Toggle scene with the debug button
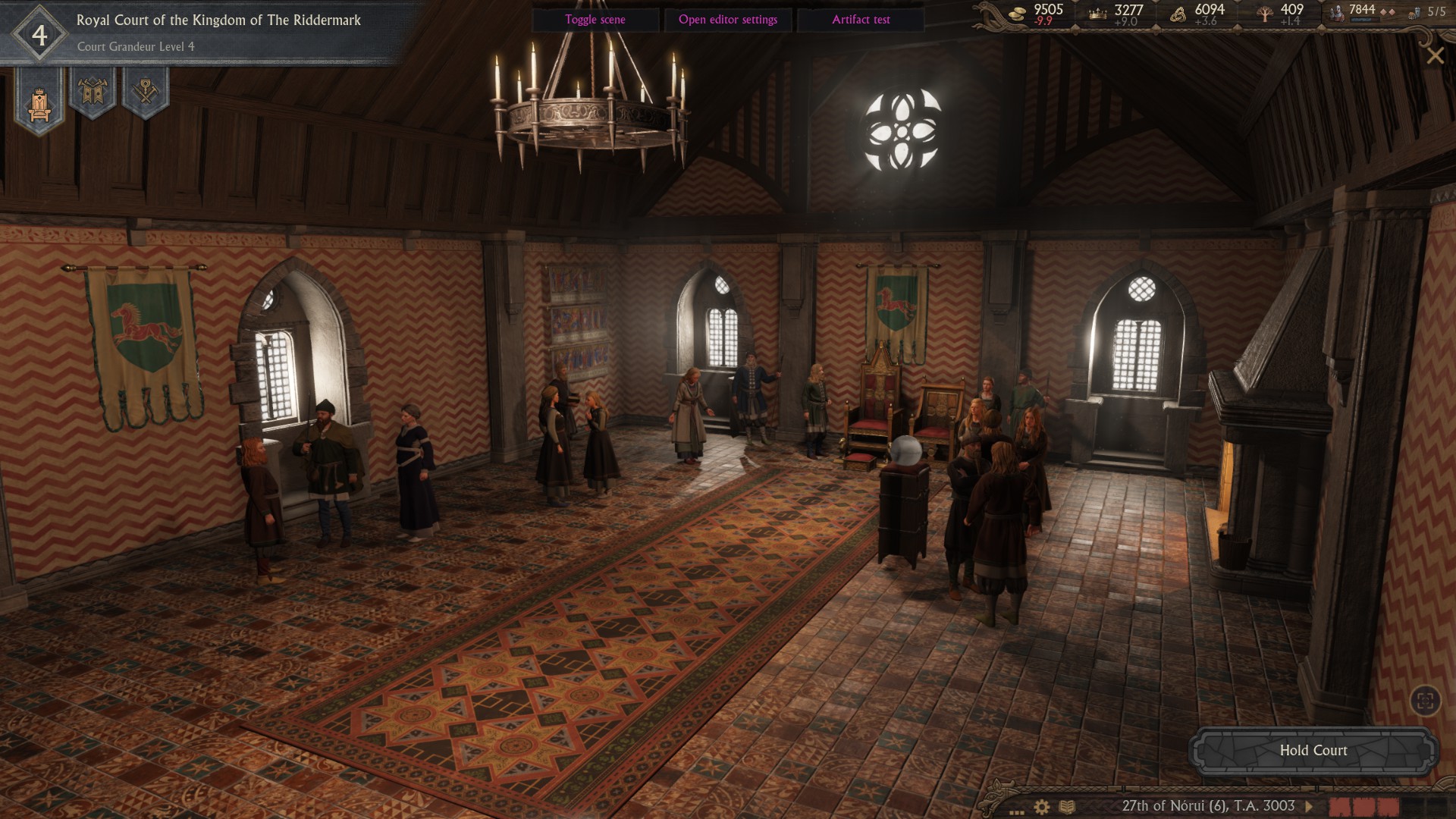The image size is (1456, 819). [x=595, y=20]
